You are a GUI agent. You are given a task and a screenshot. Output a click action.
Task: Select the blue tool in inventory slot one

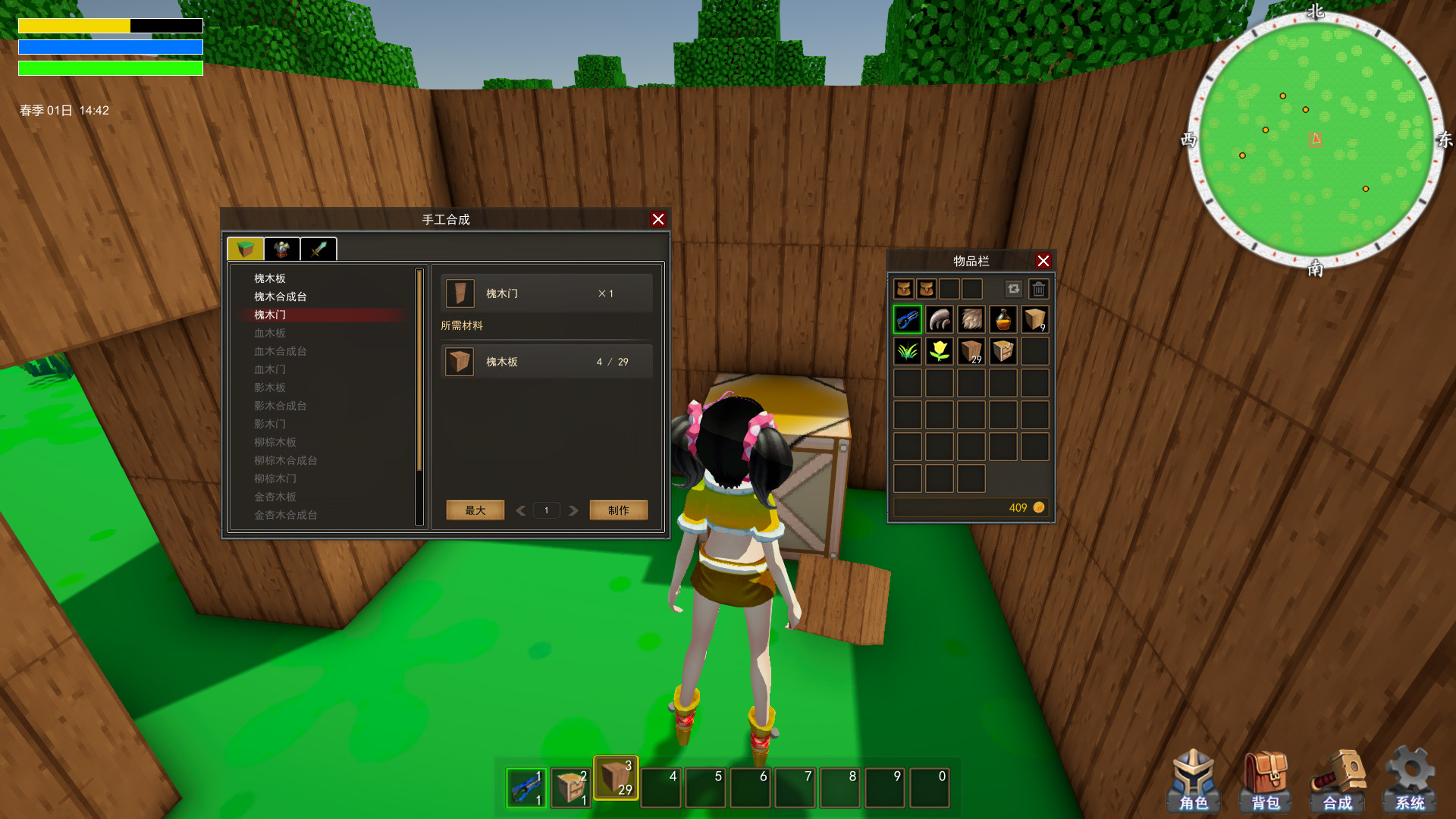[907, 319]
